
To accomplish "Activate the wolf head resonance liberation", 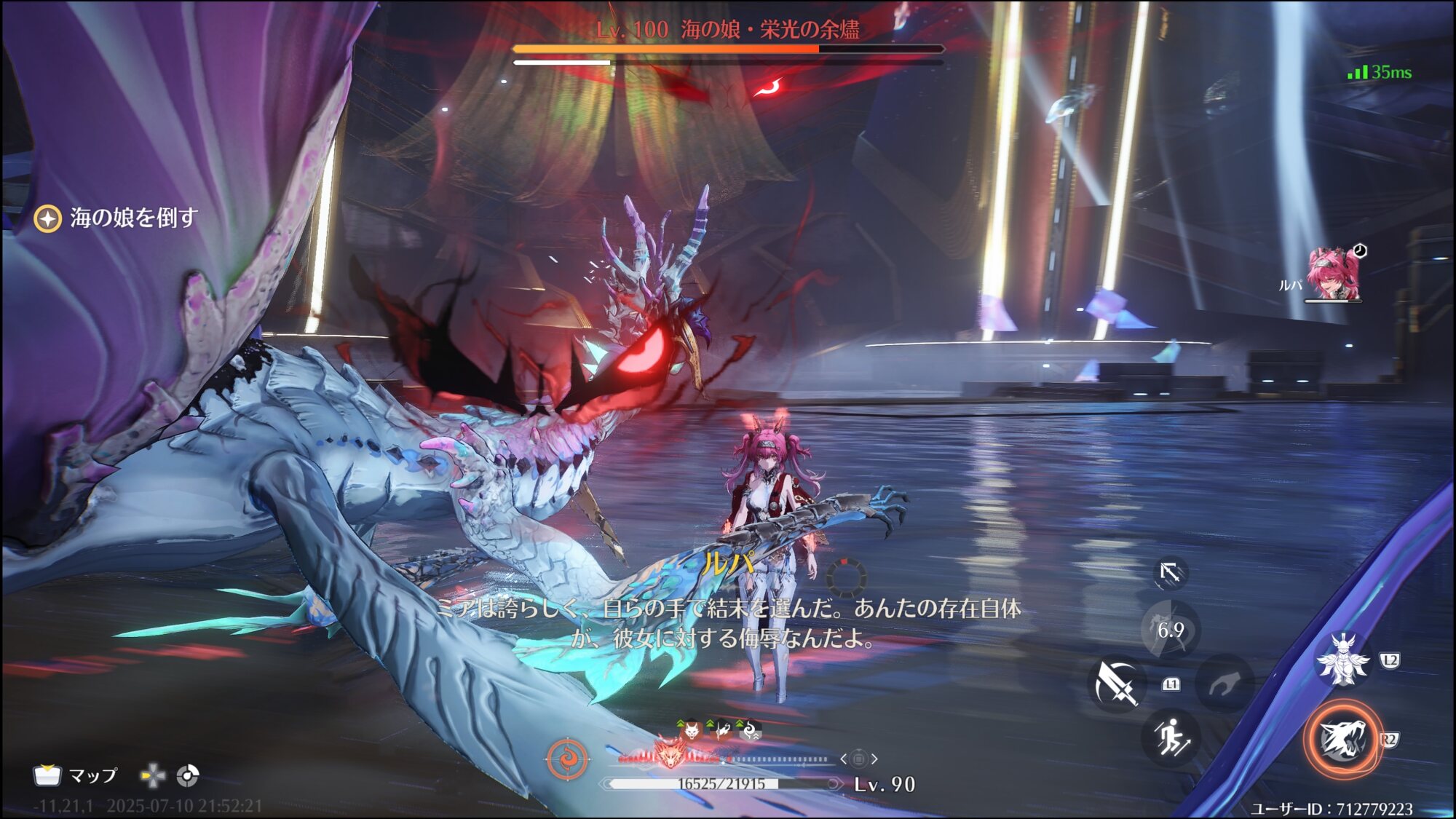I will click(x=1342, y=740).
